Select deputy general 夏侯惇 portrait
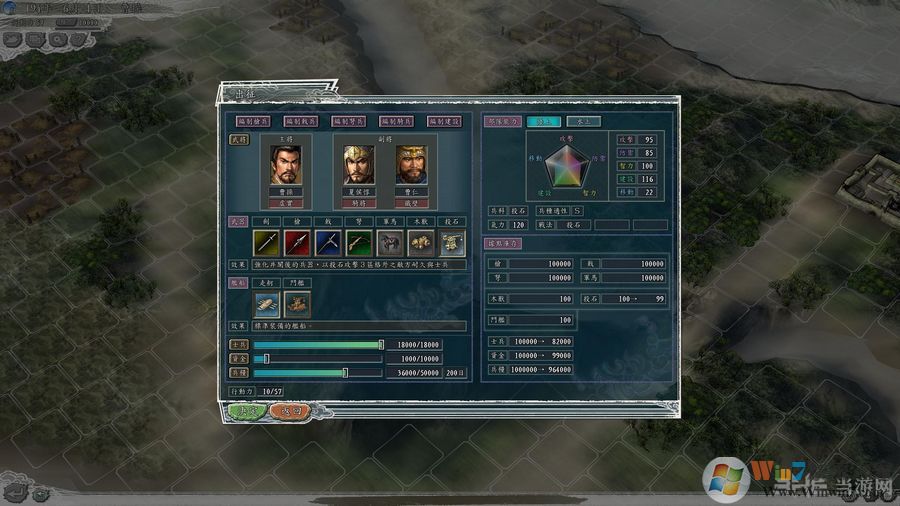Image resolution: width=900 pixels, height=506 pixels. (359, 165)
